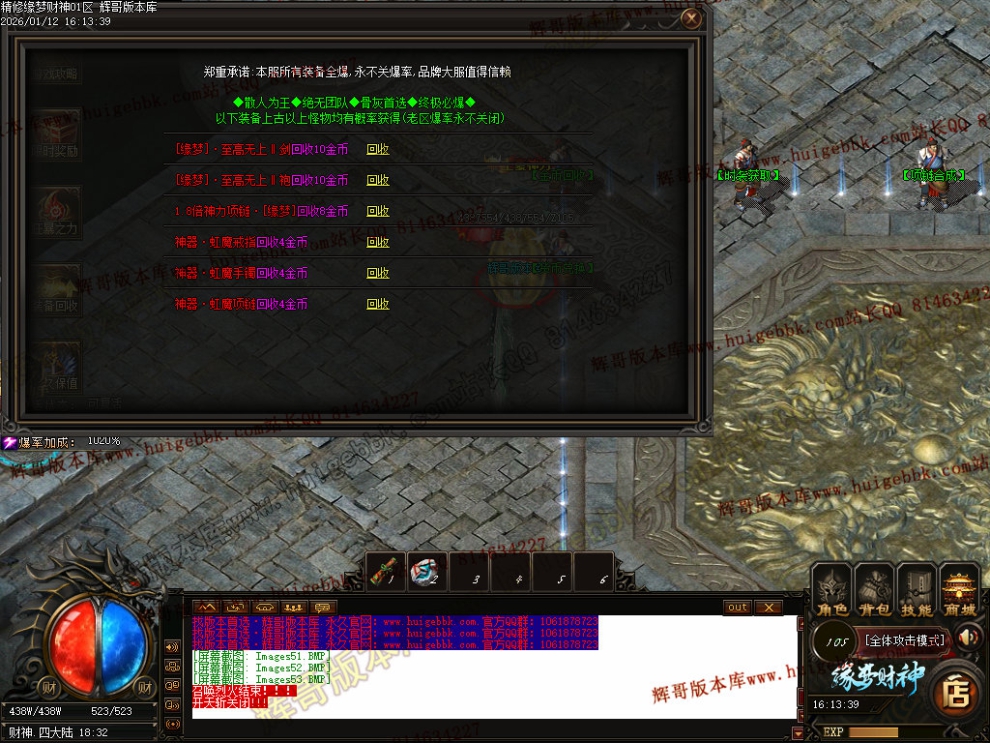The width and height of the screenshot is (990, 743).
Task: Recycle the 虹魔戒指 for 4 gold
Action: pyautogui.click(x=378, y=242)
